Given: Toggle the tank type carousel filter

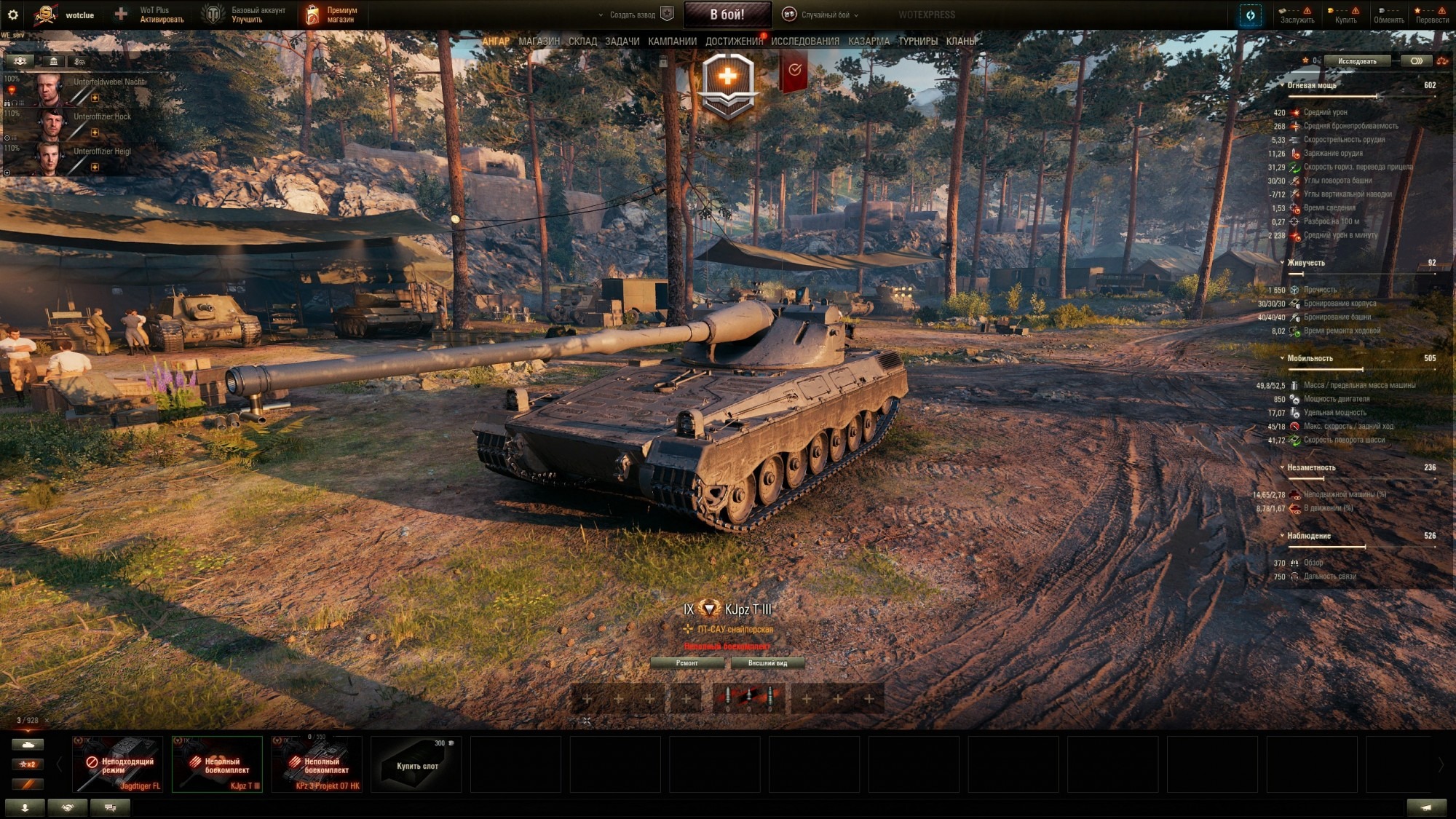Looking at the screenshot, I should 28,745.
